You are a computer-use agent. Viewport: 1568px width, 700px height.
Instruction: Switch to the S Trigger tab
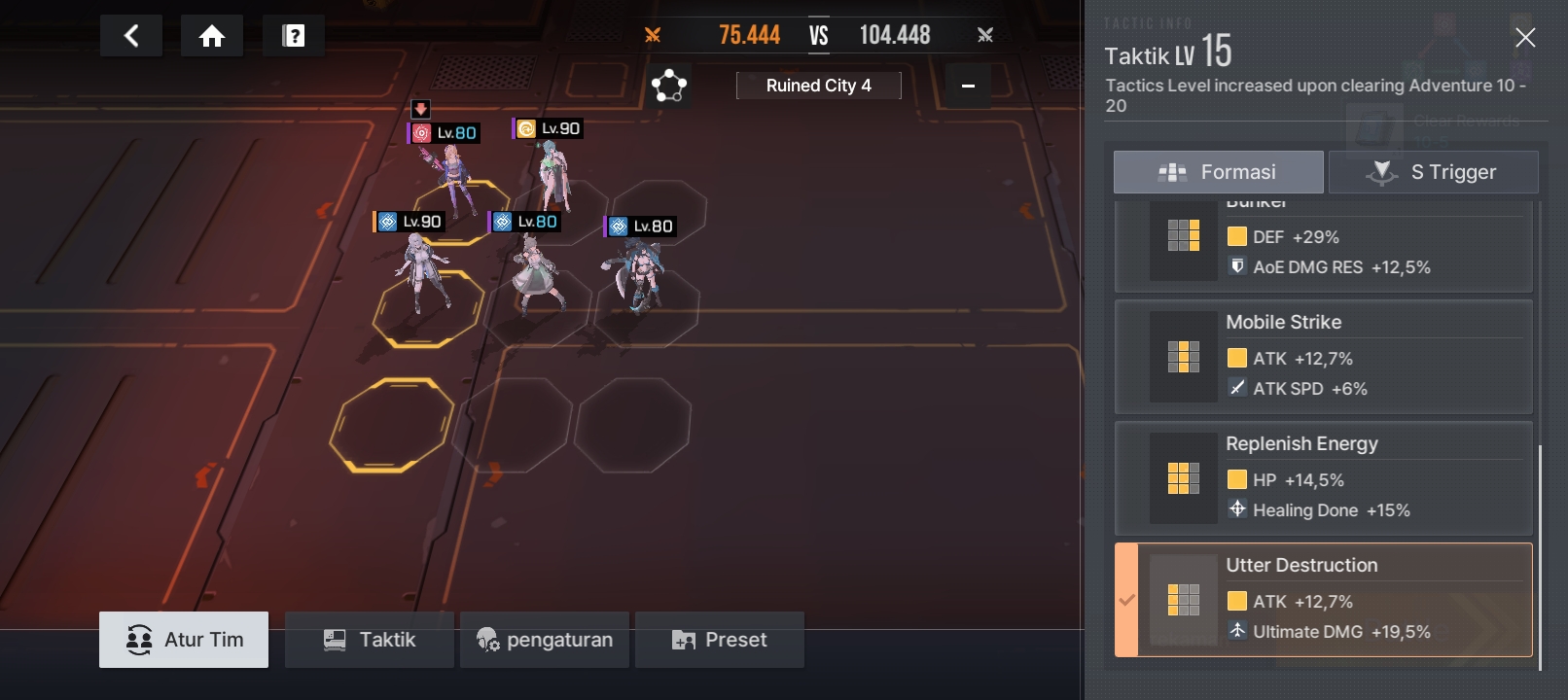[1433, 172]
